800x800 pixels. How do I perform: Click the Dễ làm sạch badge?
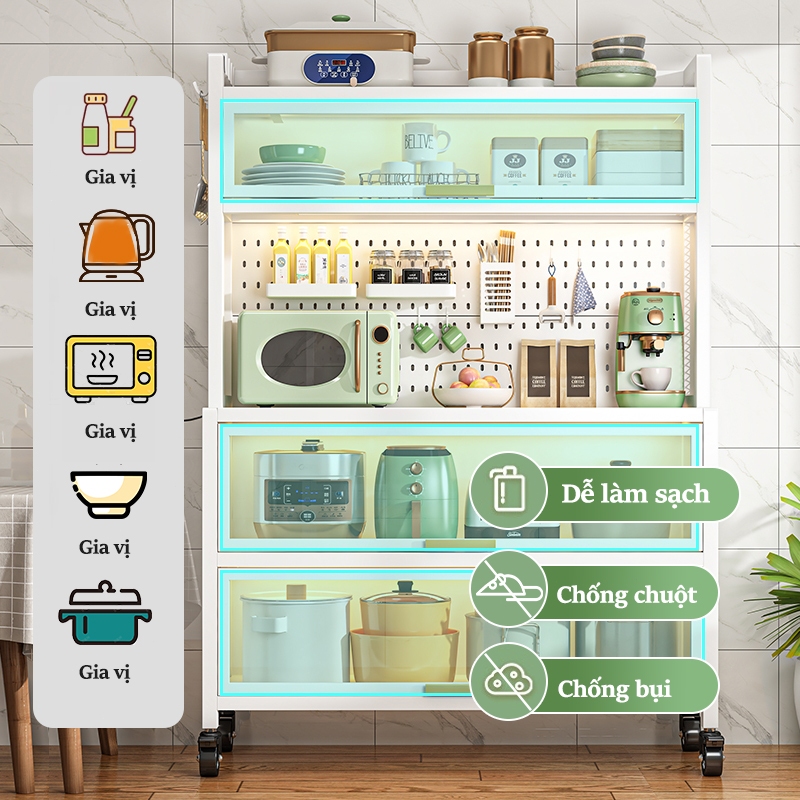click(x=604, y=493)
